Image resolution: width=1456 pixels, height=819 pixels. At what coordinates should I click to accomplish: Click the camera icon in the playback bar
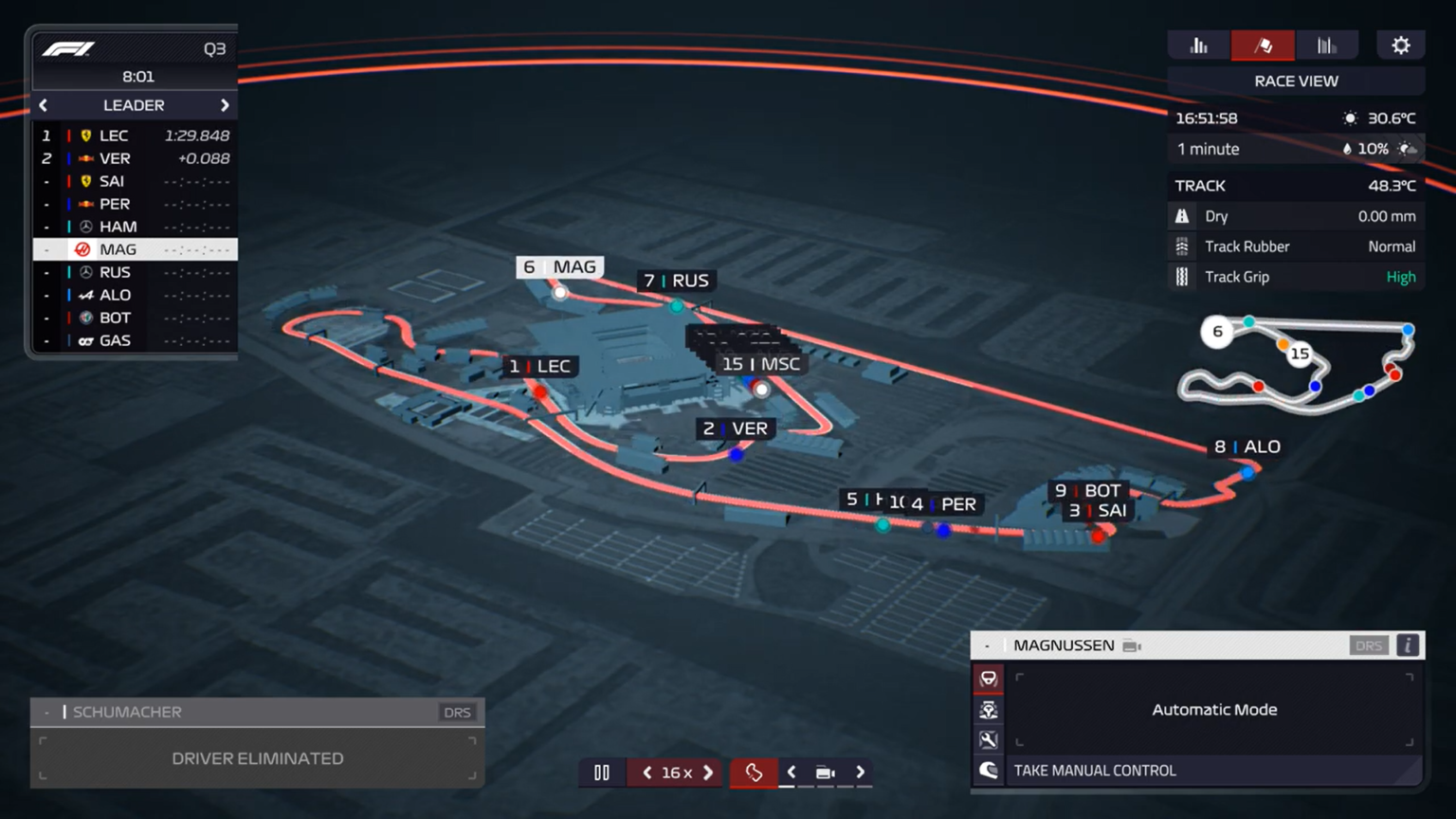pyautogui.click(x=824, y=773)
